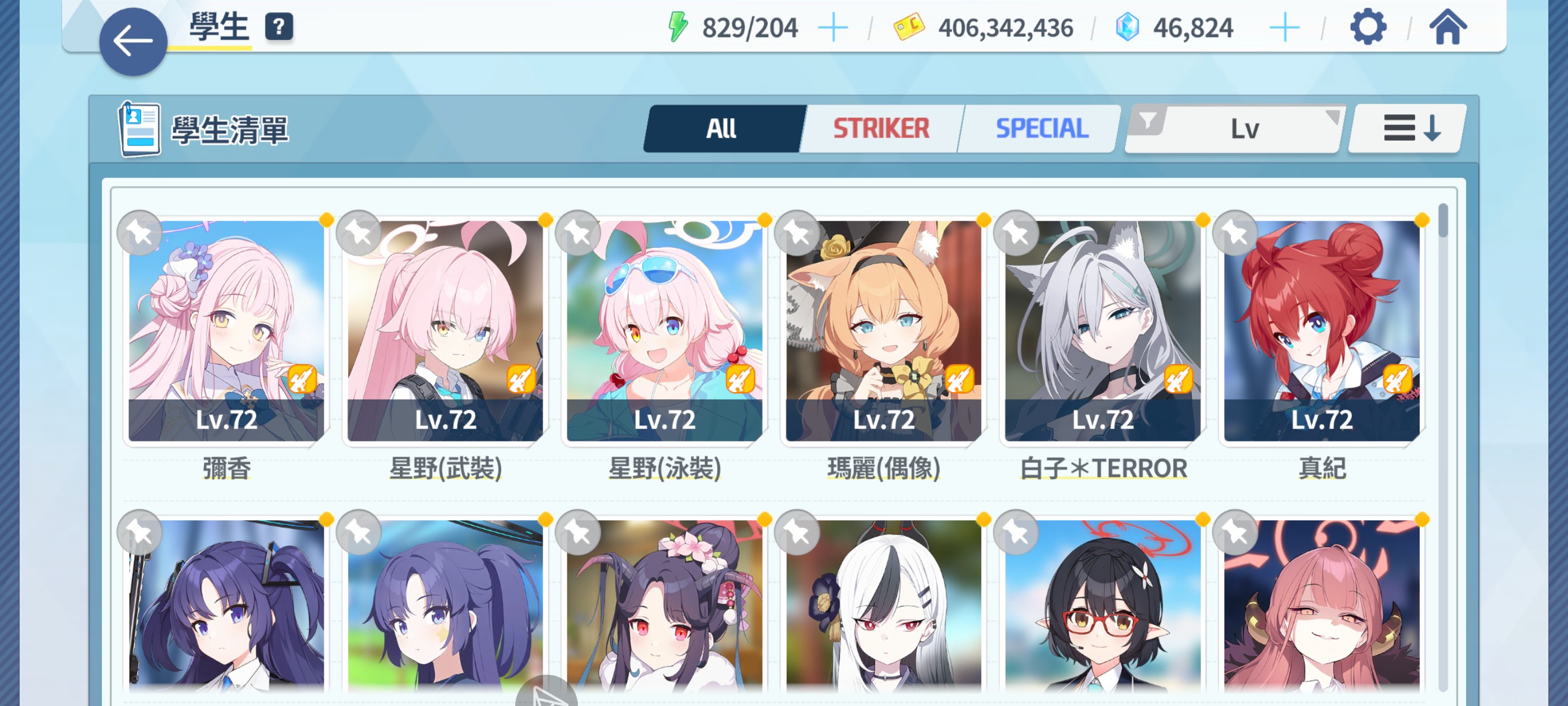Switch to the STRIKER tab
The height and width of the screenshot is (706, 1568).
click(881, 128)
